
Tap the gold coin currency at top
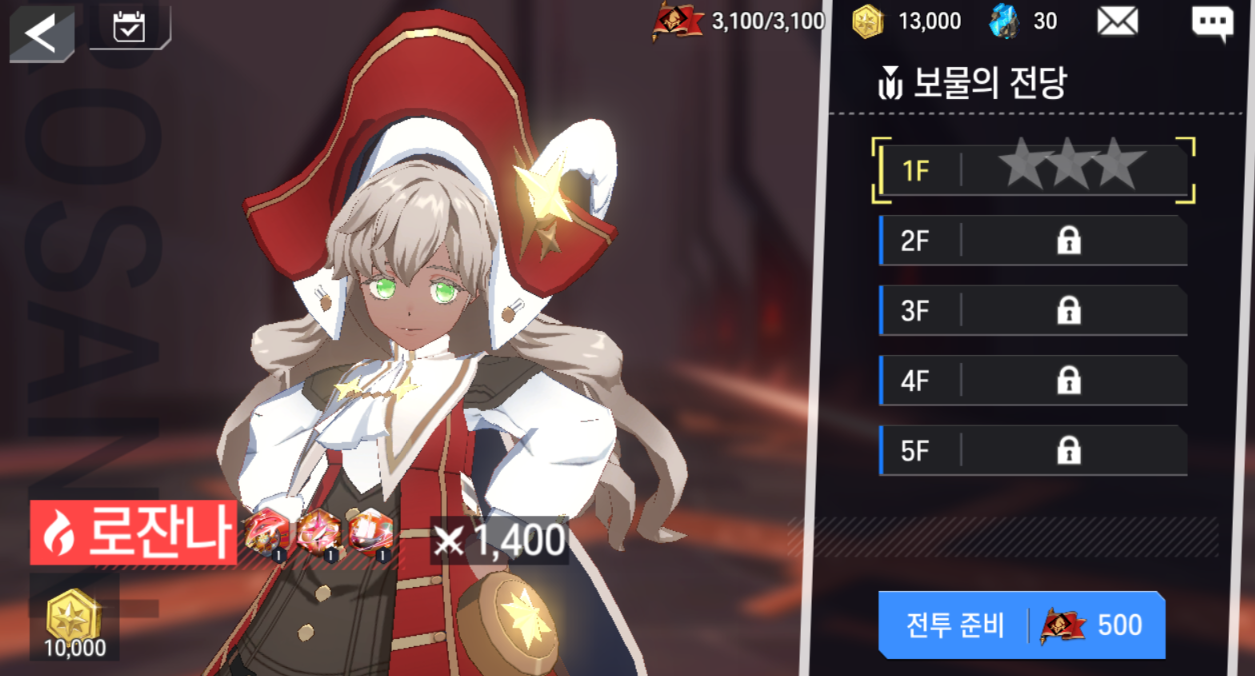[x=867, y=21]
